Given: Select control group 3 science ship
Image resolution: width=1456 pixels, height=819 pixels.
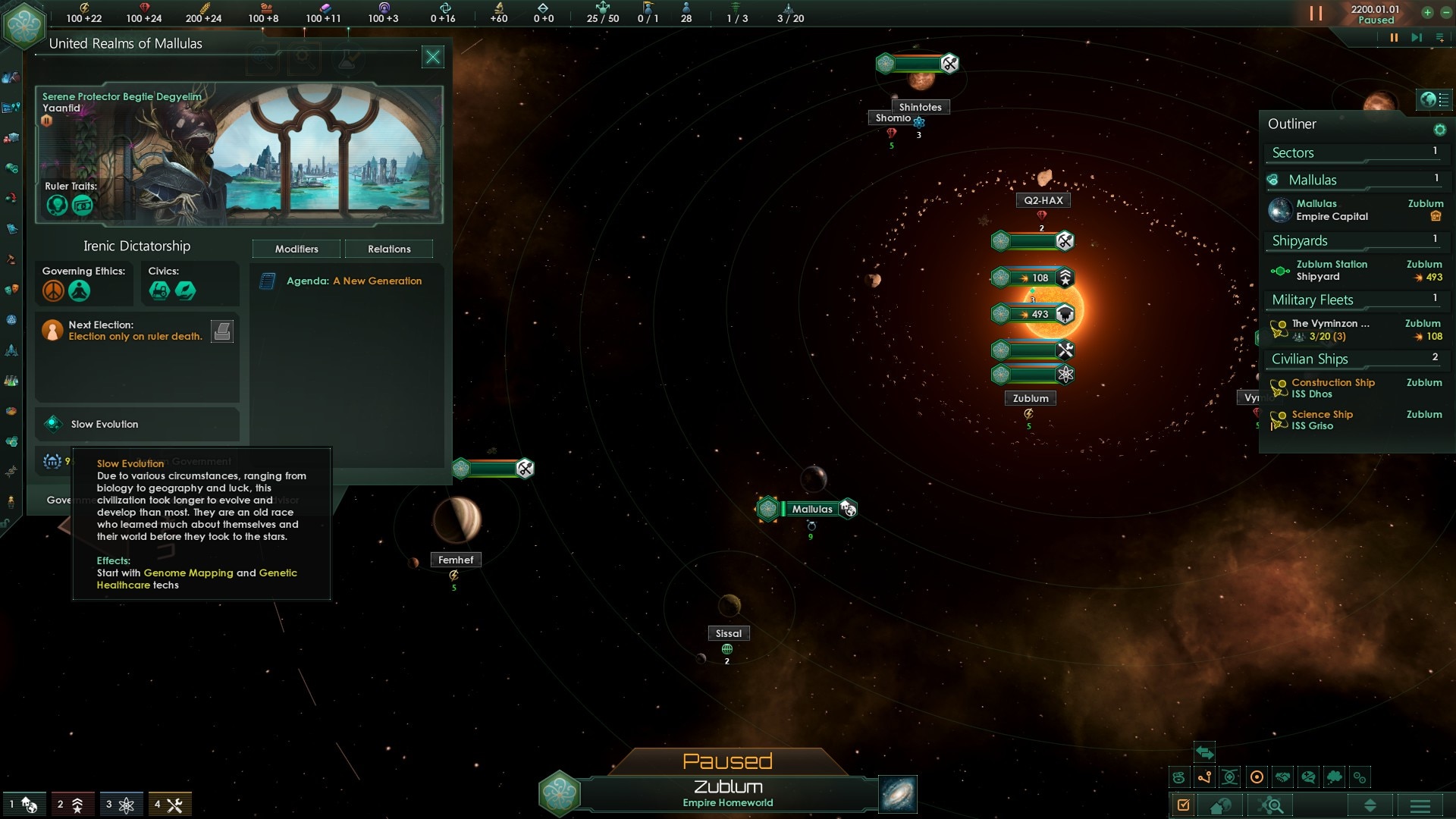Looking at the screenshot, I should pyautogui.click(x=120, y=805).
